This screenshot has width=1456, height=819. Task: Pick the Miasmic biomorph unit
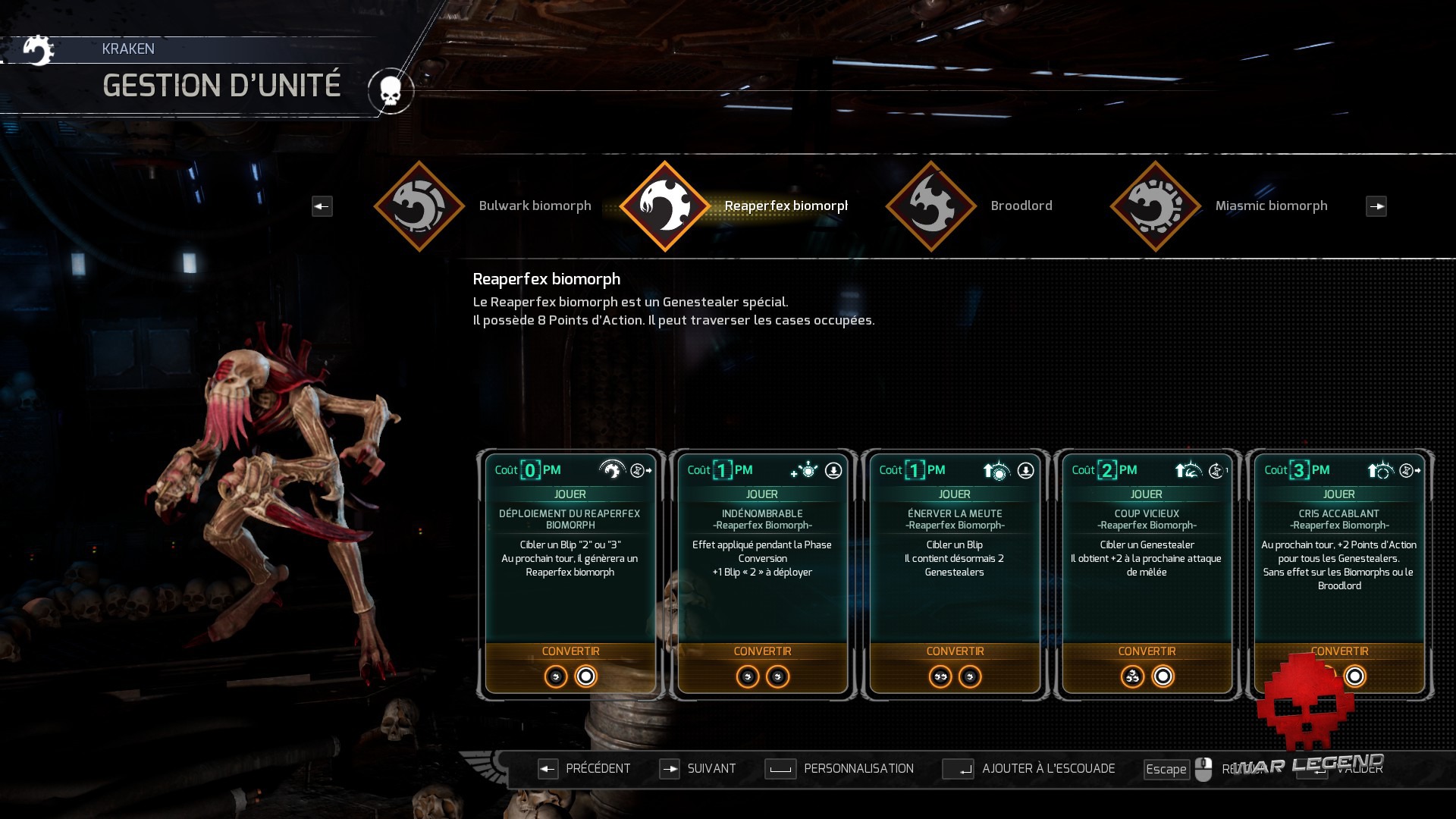(x=1155, y=206)
